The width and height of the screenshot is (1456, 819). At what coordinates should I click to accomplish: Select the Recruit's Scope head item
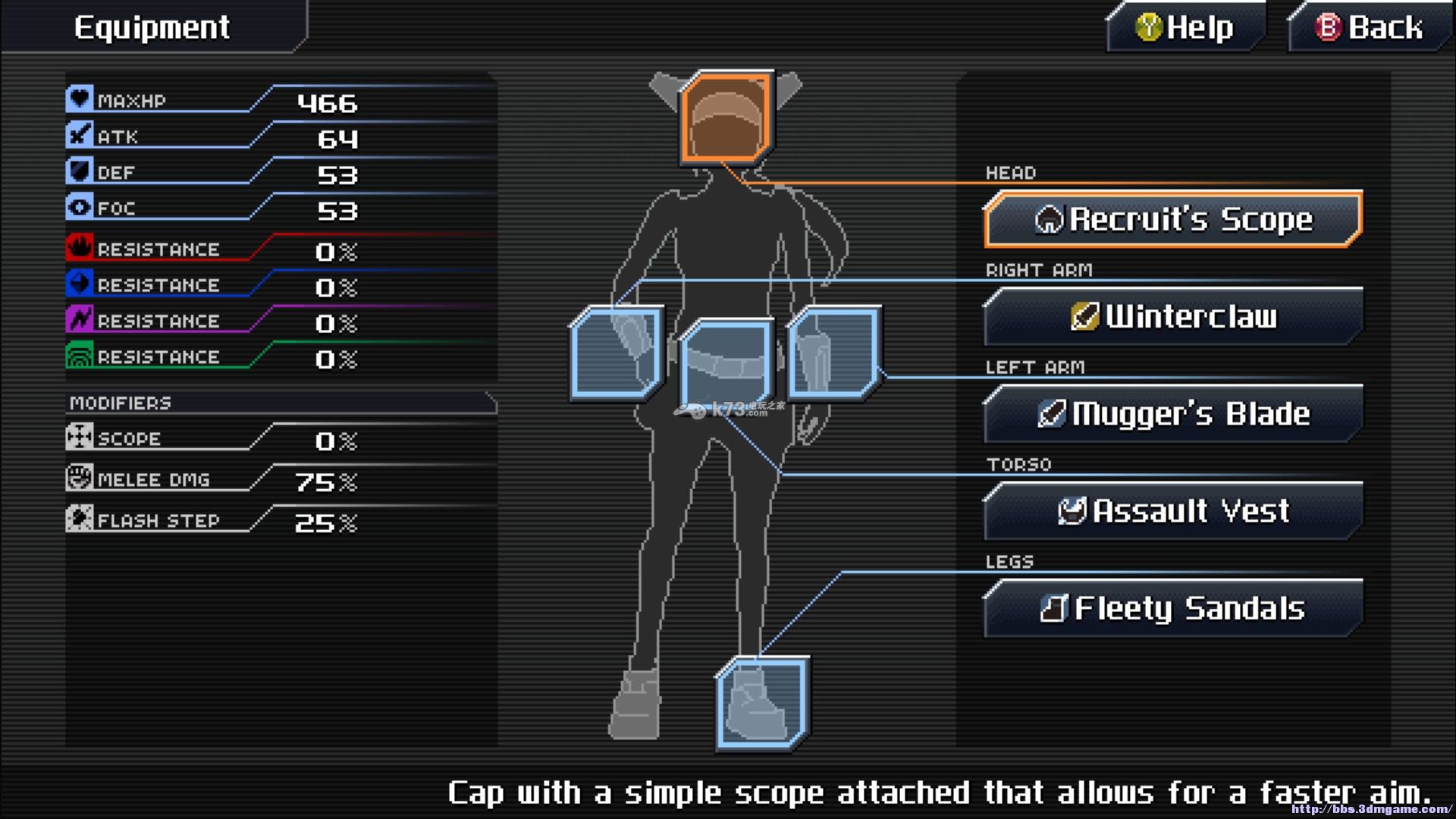point(1172,219)
